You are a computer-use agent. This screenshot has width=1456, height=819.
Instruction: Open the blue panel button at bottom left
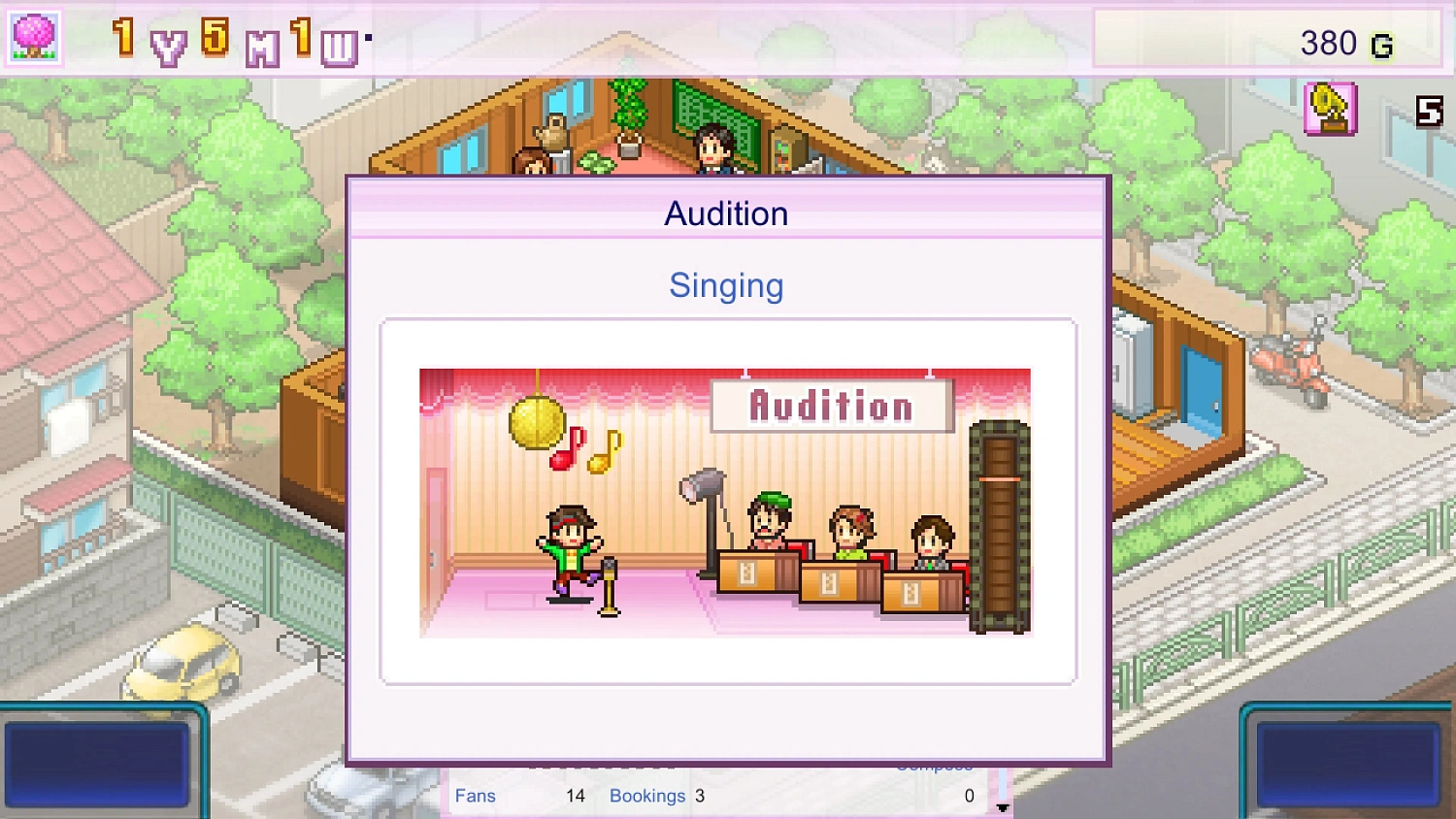click(97, 763)
